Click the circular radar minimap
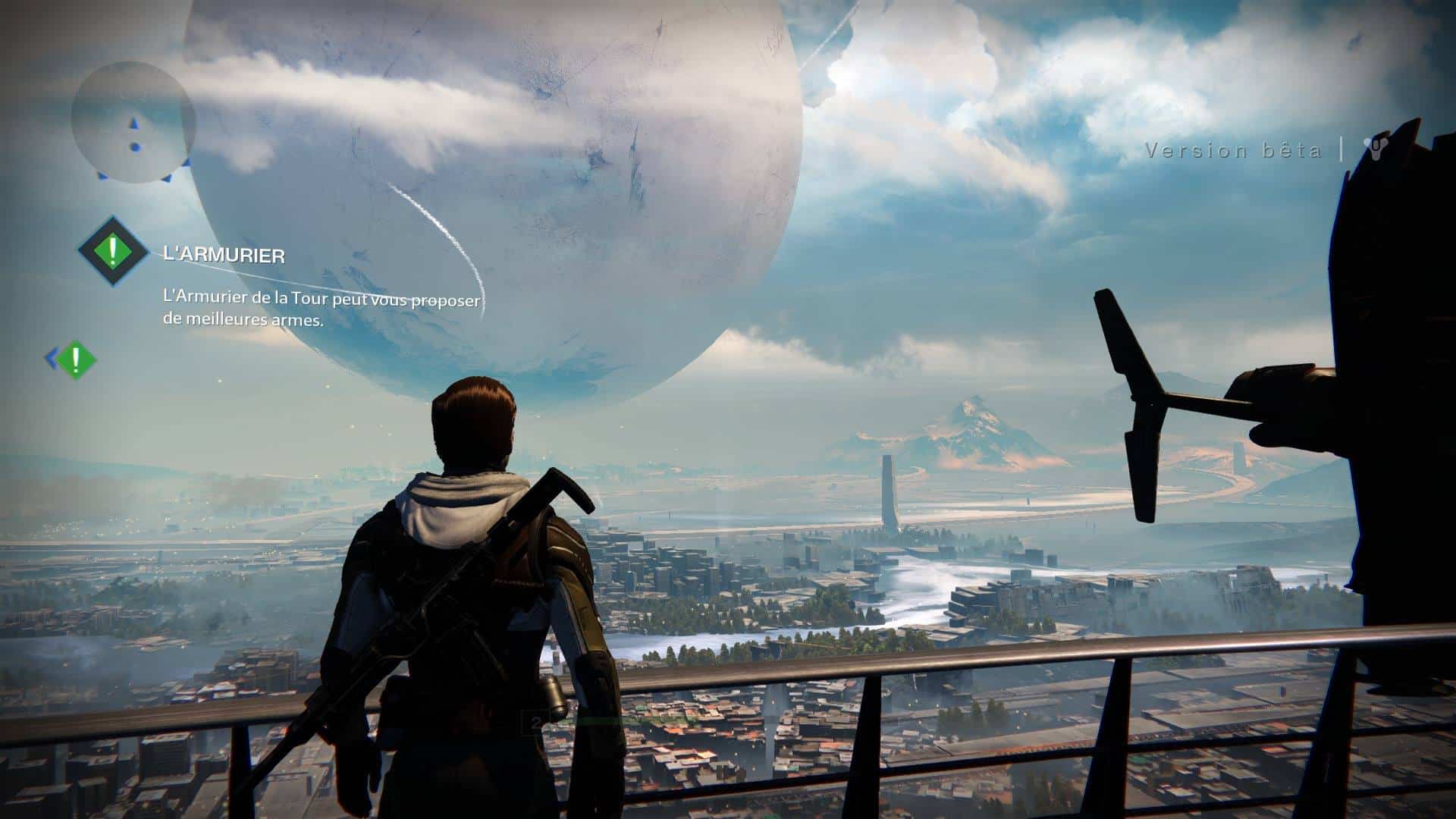 (133, 122)
